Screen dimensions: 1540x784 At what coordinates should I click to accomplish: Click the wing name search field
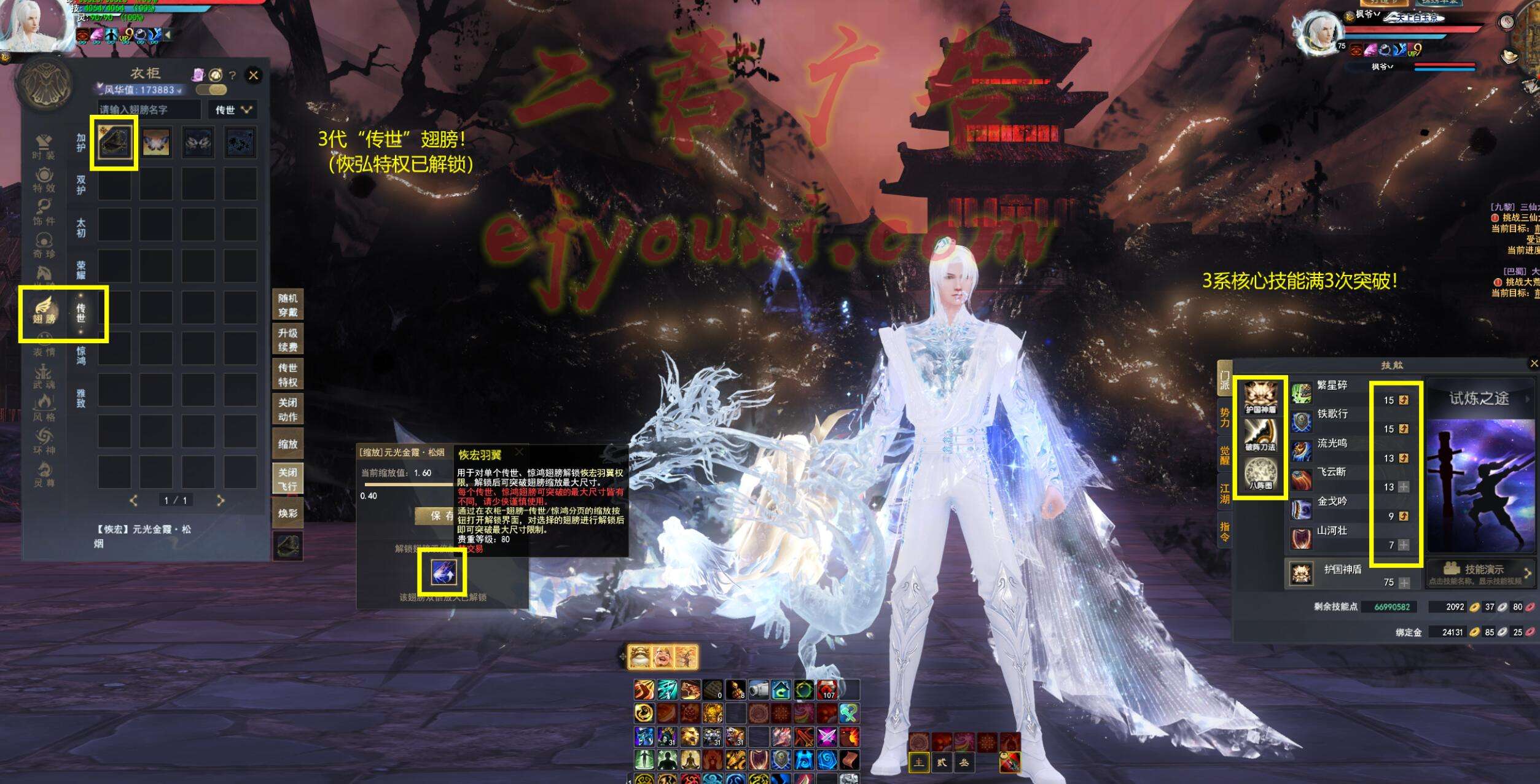click(x=149, y=110)
